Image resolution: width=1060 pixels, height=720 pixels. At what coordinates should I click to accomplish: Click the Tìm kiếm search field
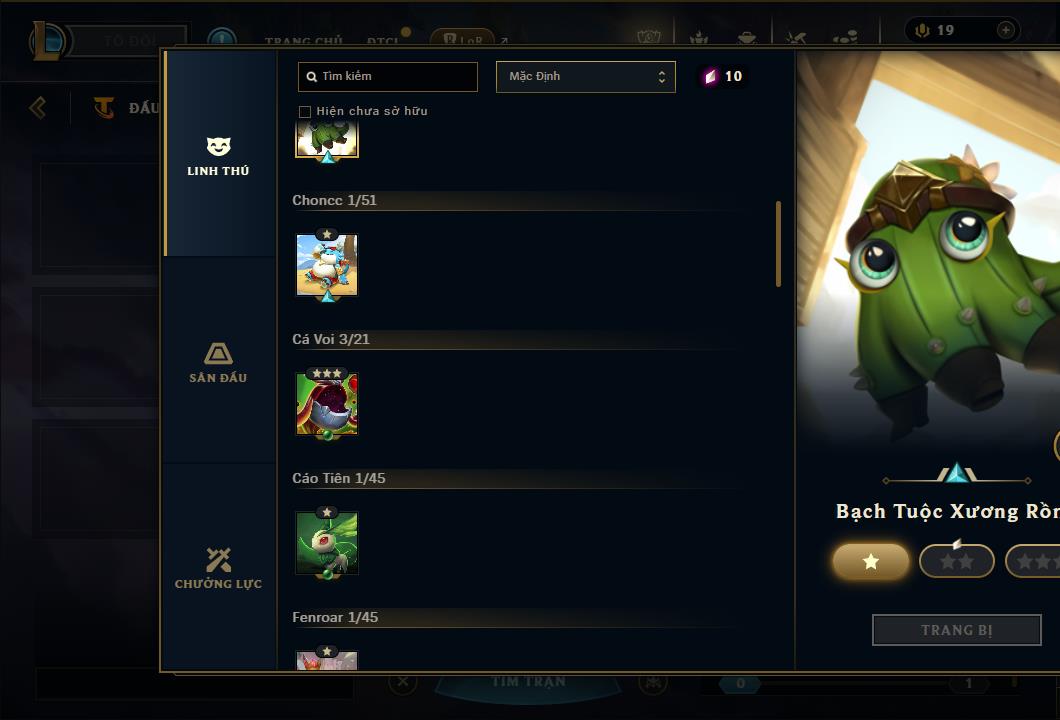tap(388, 77)
